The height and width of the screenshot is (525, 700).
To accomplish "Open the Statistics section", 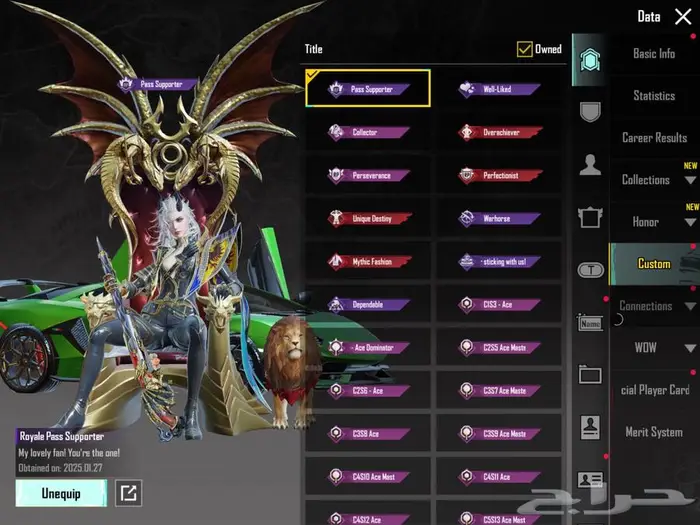I will (654, 96).
